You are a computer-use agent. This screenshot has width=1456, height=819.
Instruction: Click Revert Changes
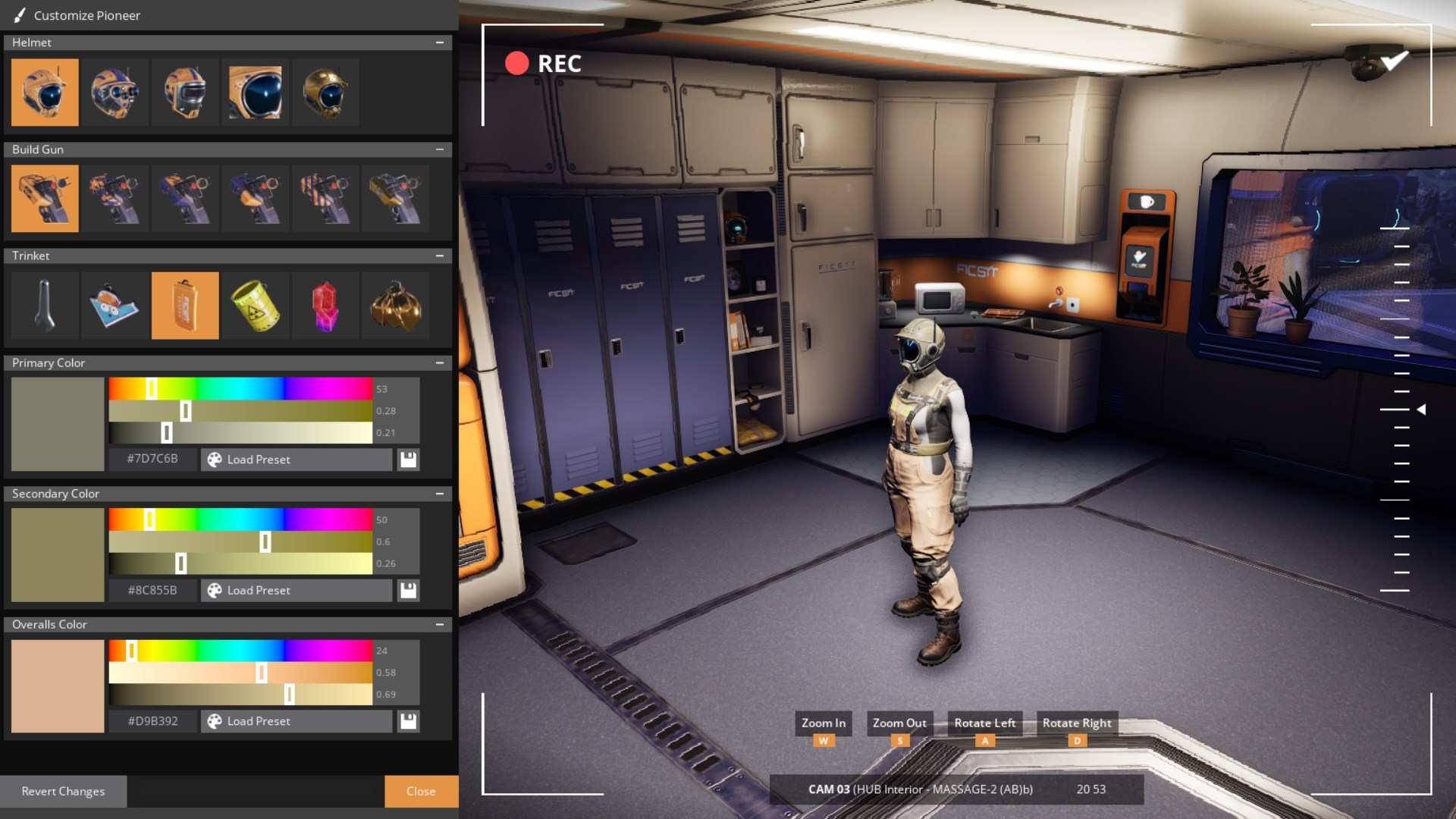coord(64,791)
